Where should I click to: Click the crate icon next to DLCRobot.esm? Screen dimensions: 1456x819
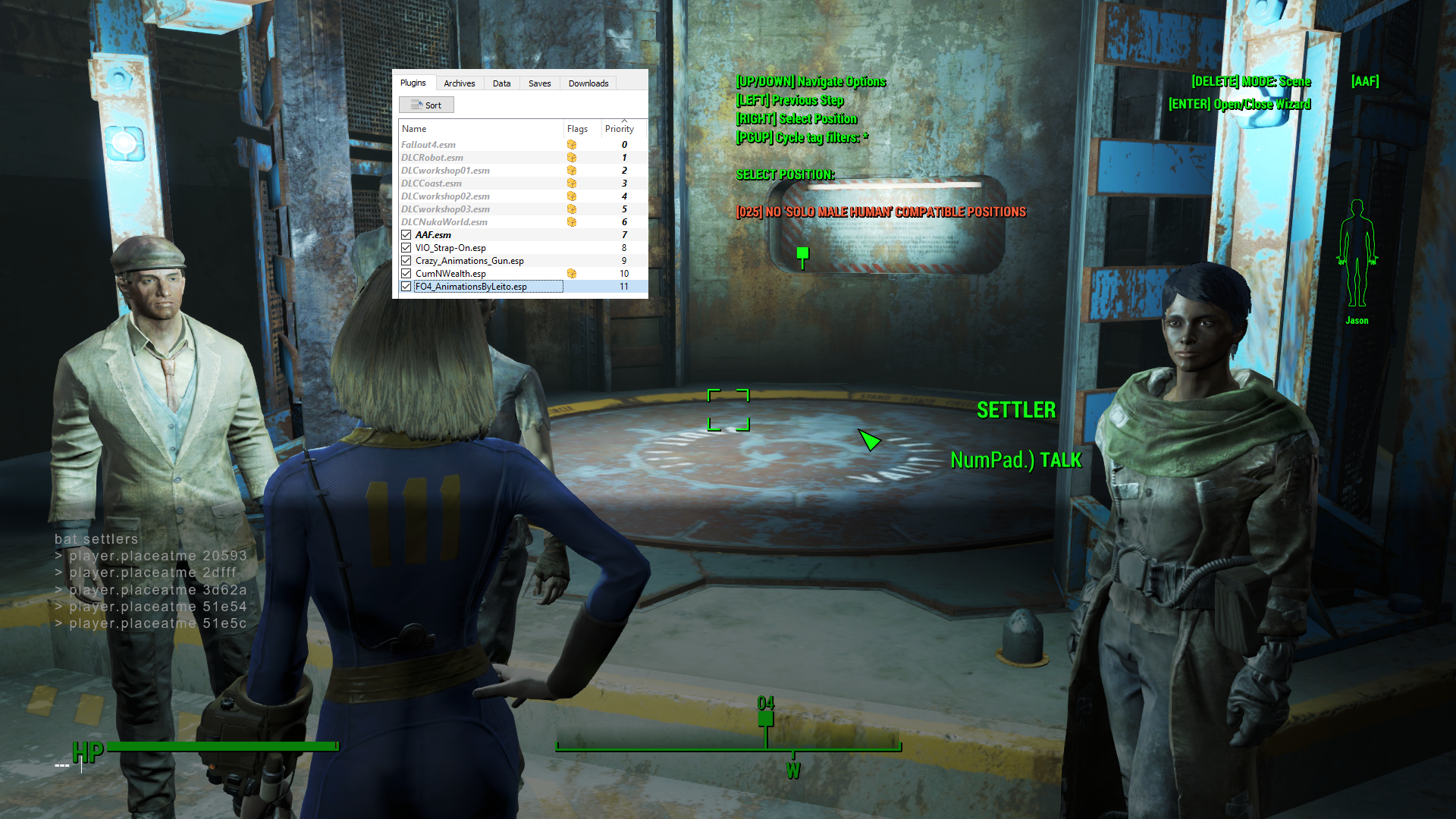[x=572, y=157]
